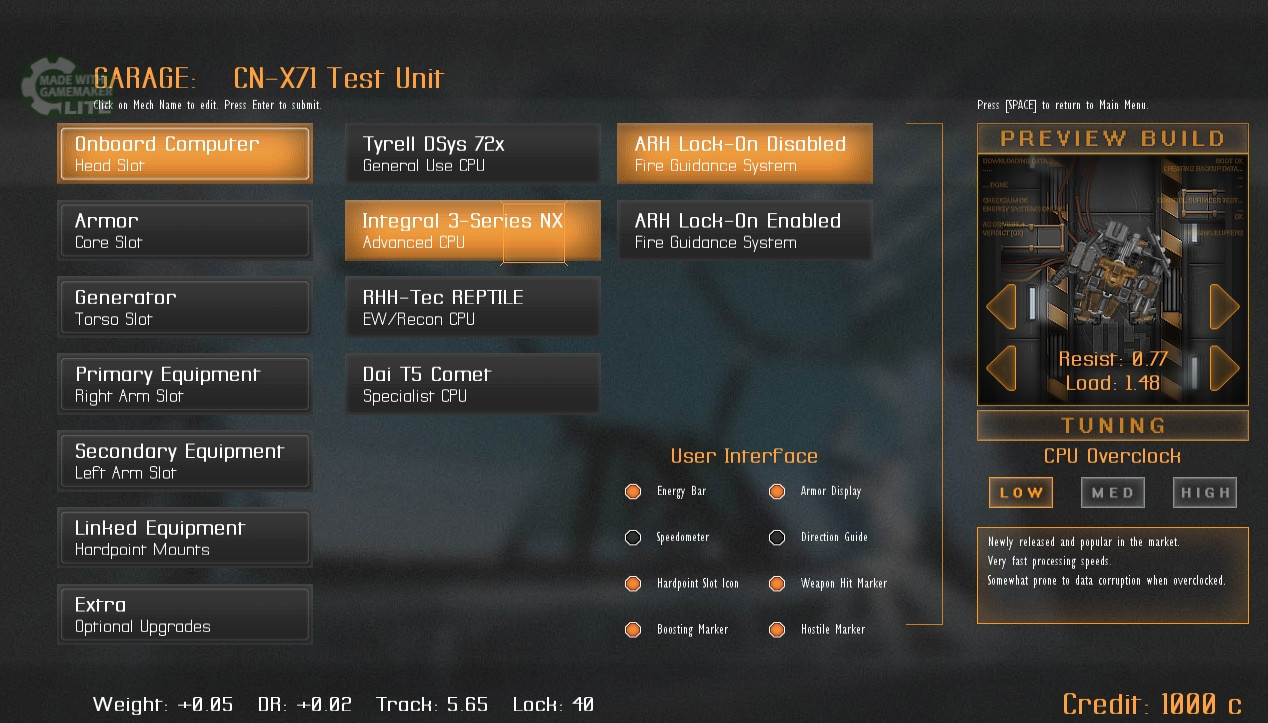Edit the CN-X71 Test Unit mech name
1268x723 pixels.
(338, 78)
